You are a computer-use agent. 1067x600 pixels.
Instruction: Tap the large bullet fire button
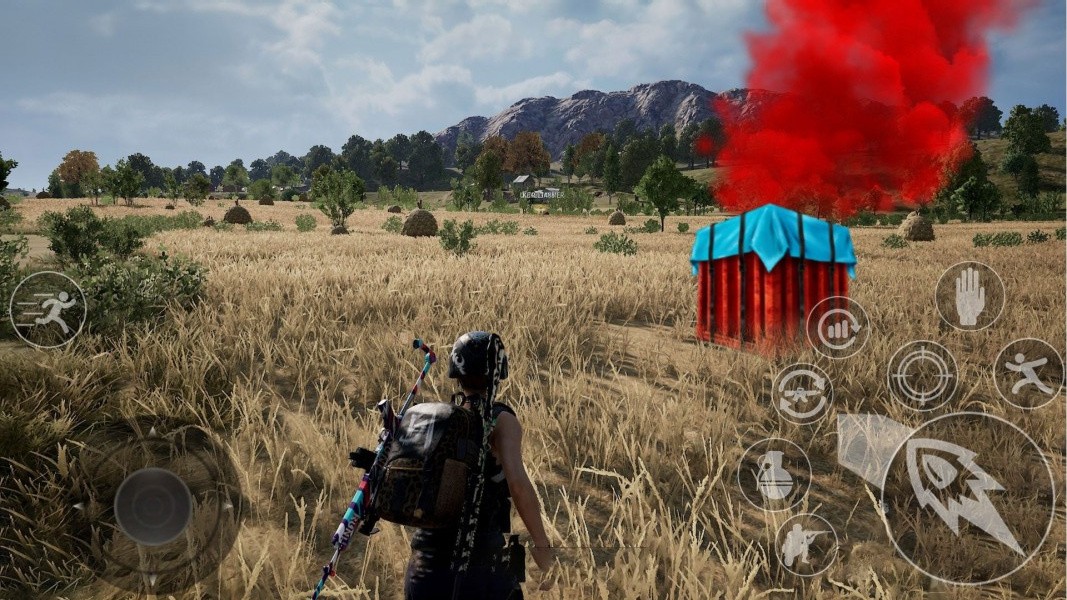click(x=967, y=497)
